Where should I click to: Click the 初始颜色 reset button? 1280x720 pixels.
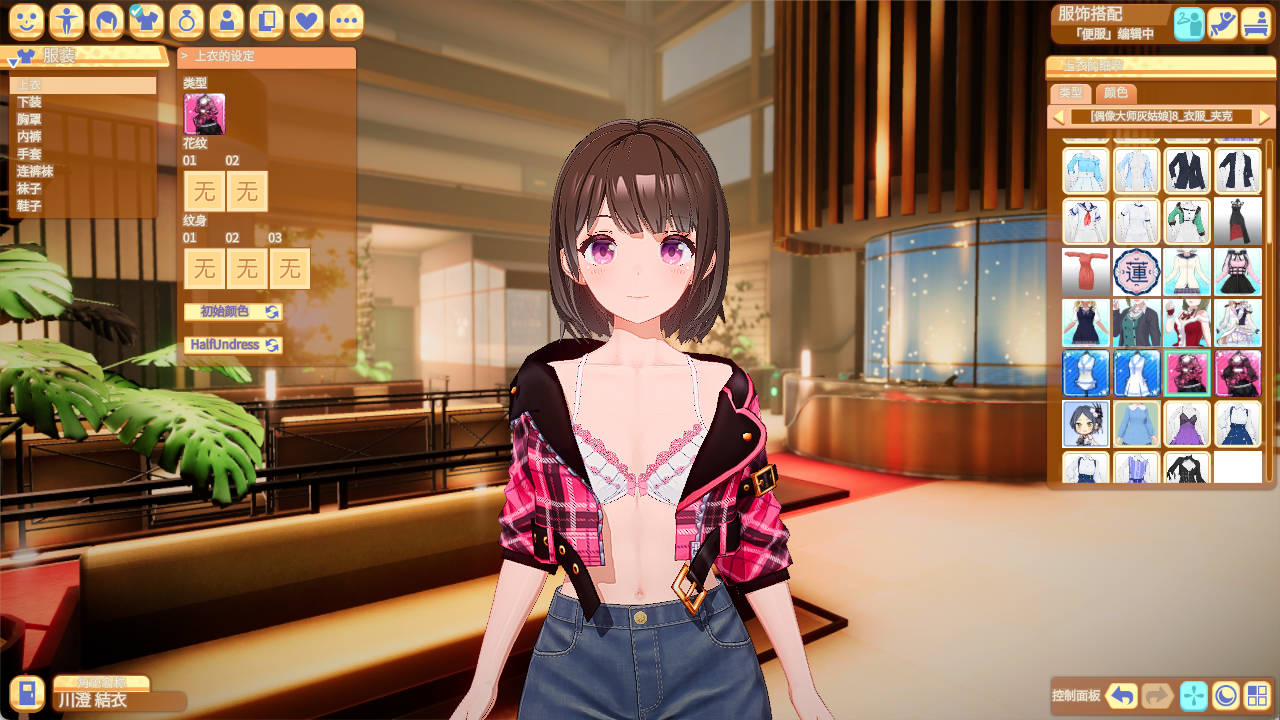point(225,311)
